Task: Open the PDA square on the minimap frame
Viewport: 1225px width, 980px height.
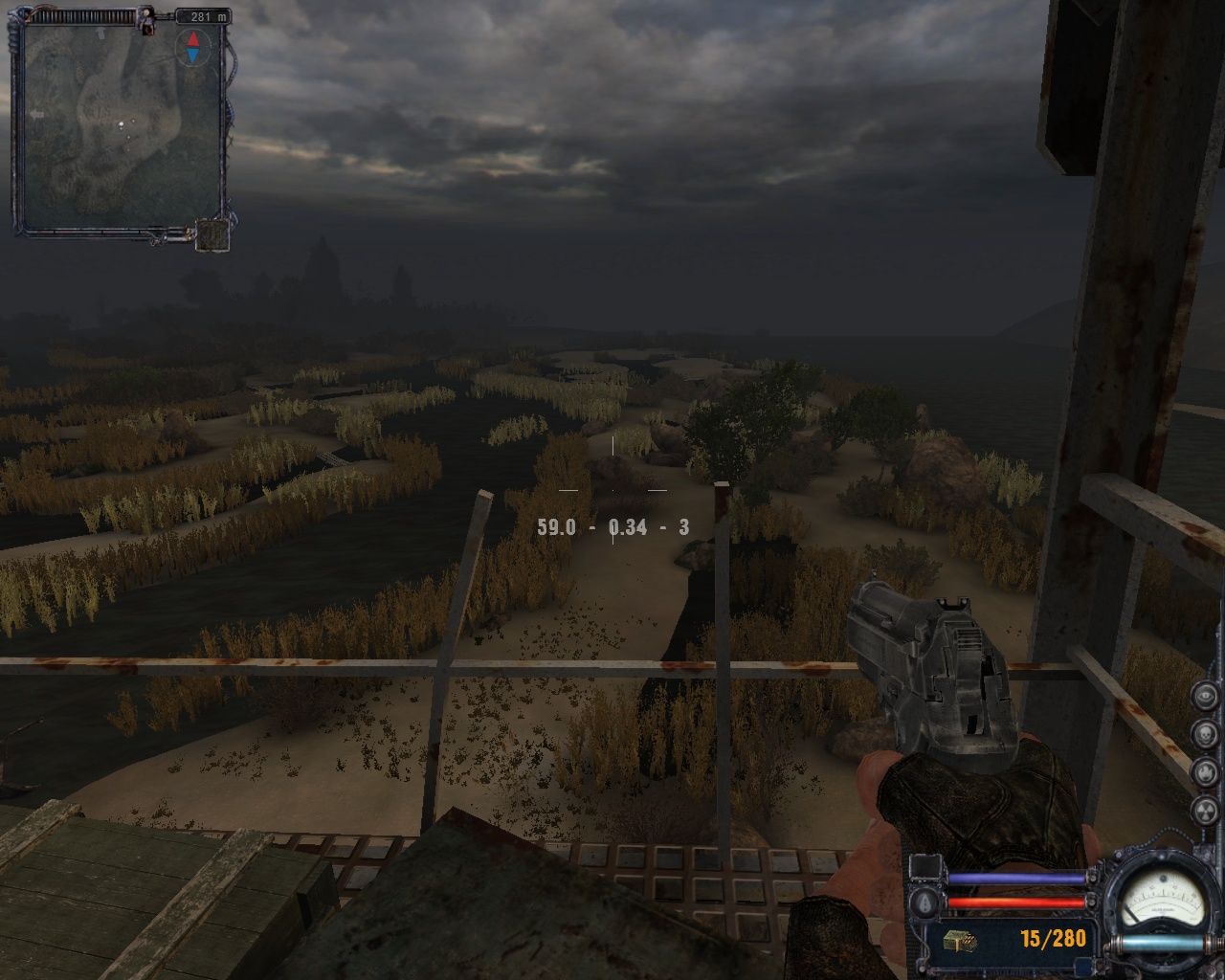Action: coord(212,234)
